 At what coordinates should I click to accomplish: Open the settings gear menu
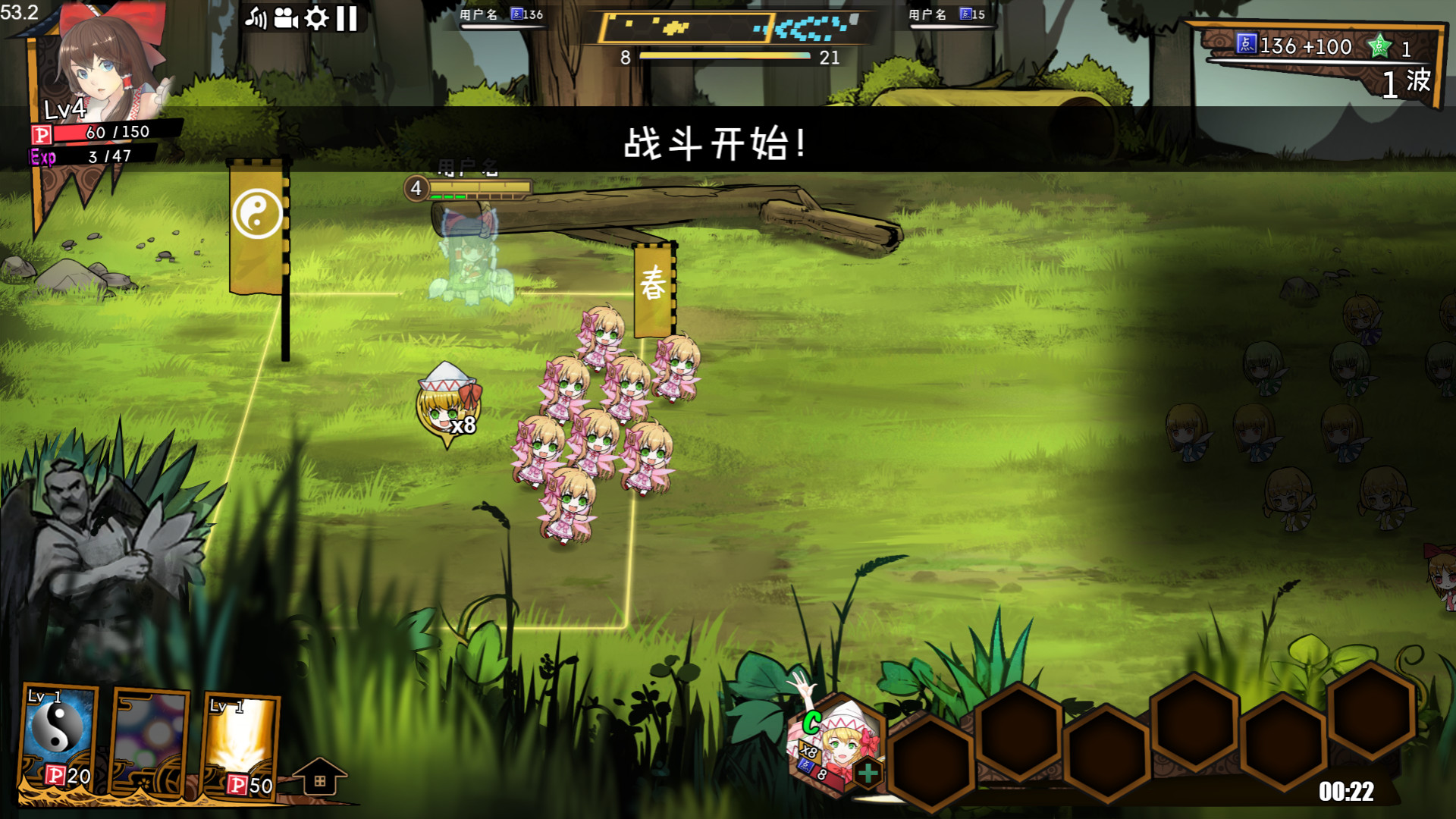click(316, 17)
